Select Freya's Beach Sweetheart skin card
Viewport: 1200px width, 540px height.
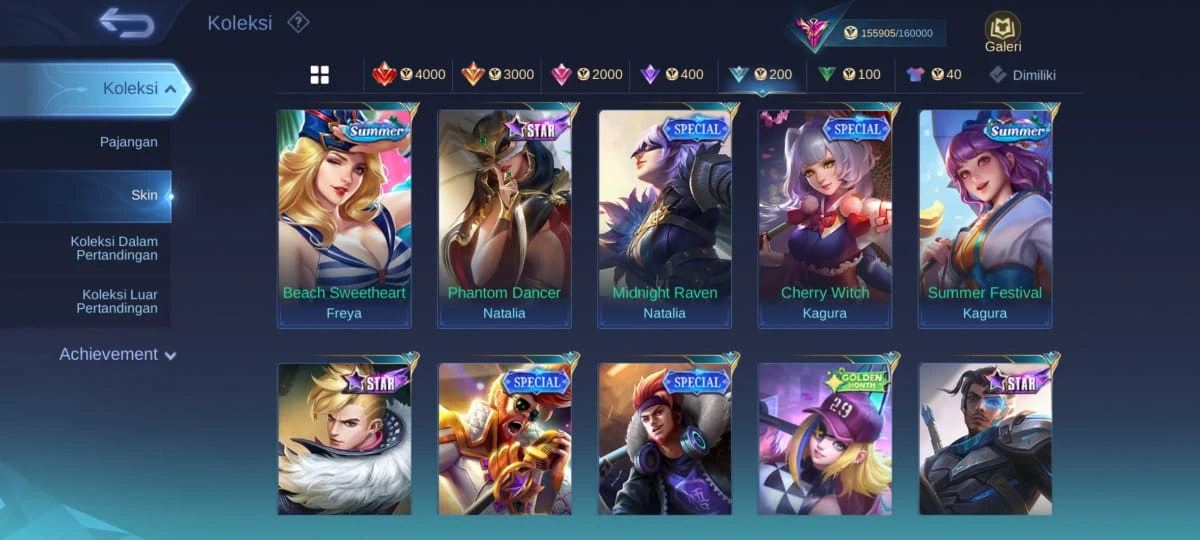click(x=344, y=218)
